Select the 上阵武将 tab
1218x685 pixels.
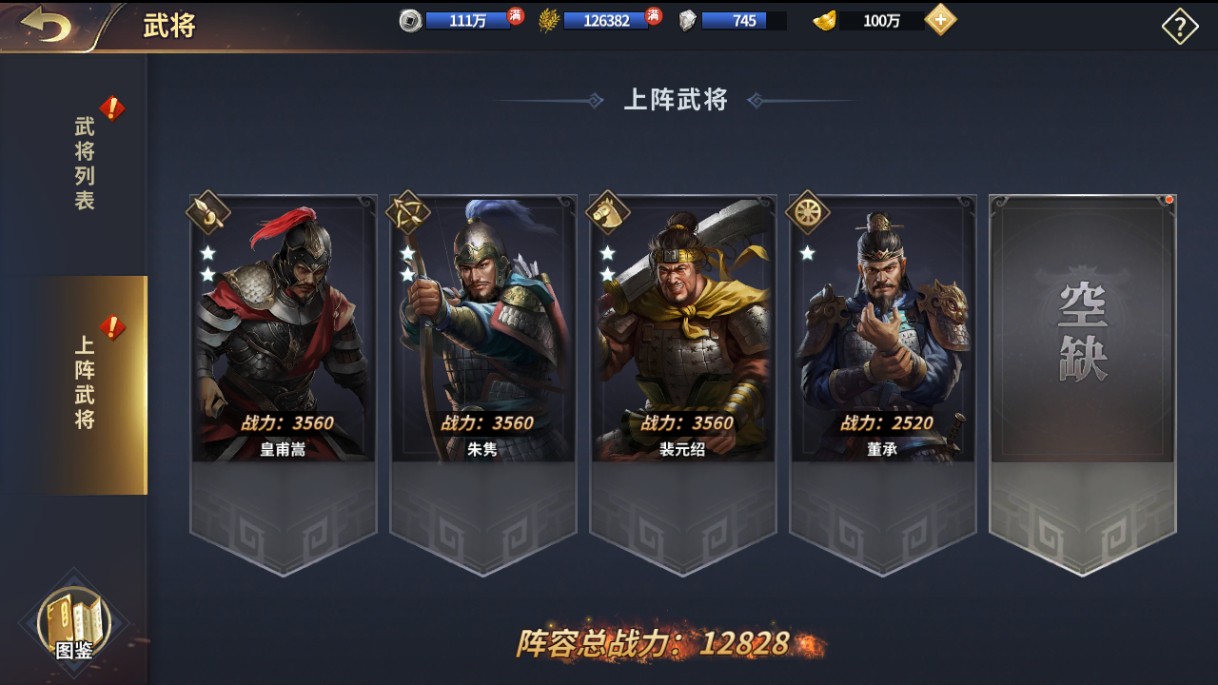[85, 383]
